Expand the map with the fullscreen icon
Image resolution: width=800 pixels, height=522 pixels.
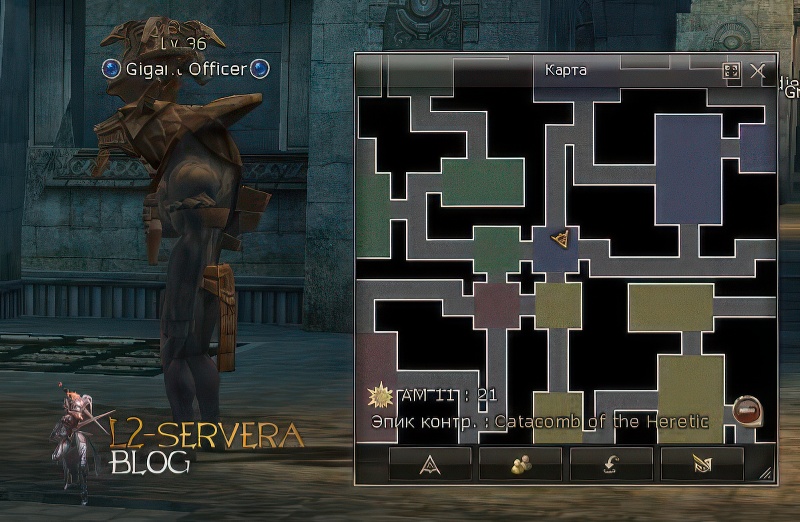click(731, 71)
